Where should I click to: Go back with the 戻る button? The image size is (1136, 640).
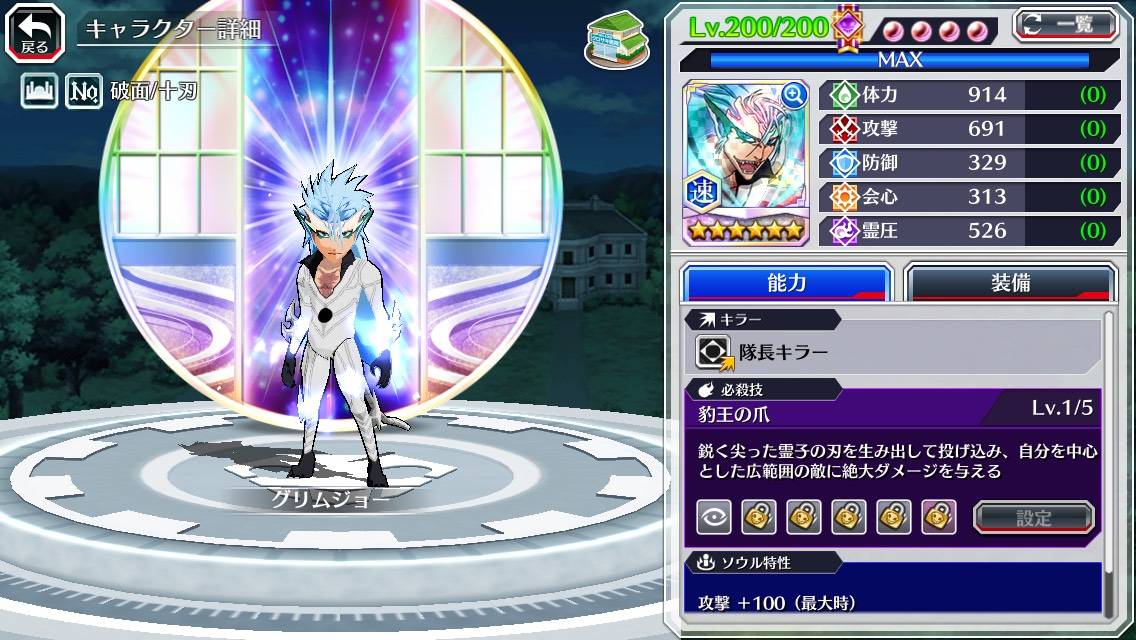pyautogui.click(x=35, y=31)
